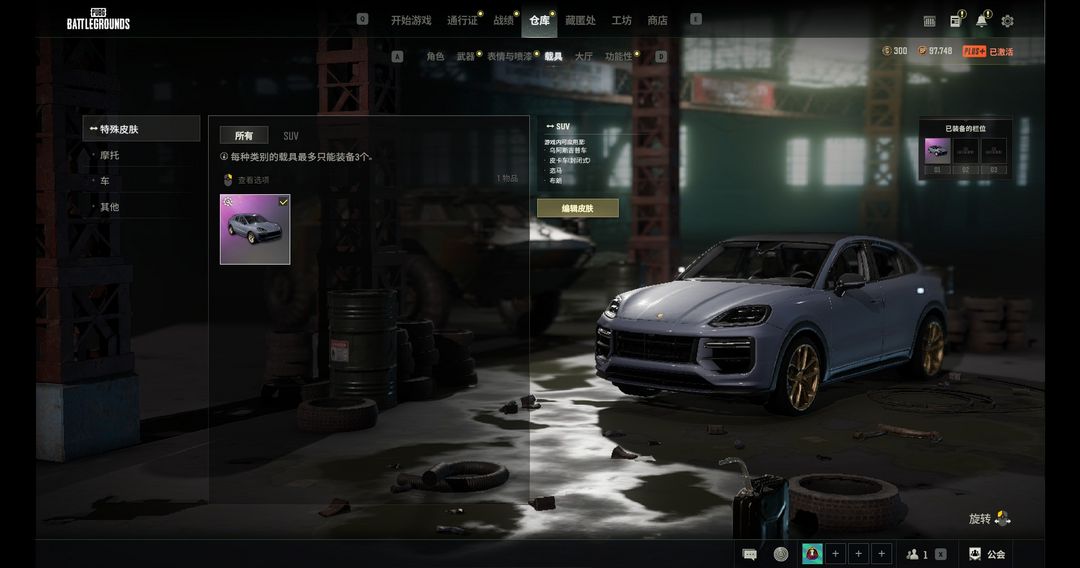Viewport: 1080px width, 568px height.
Task: Filter the list by SUV tab
Action: point(291,136)
